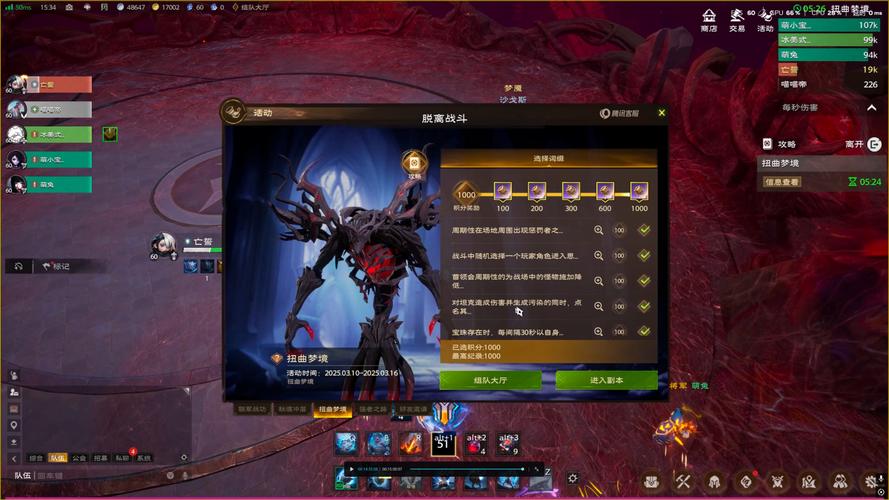Open the 交易 trade icon
This screenshot has height=500, width=889.
tap(737, 19)
